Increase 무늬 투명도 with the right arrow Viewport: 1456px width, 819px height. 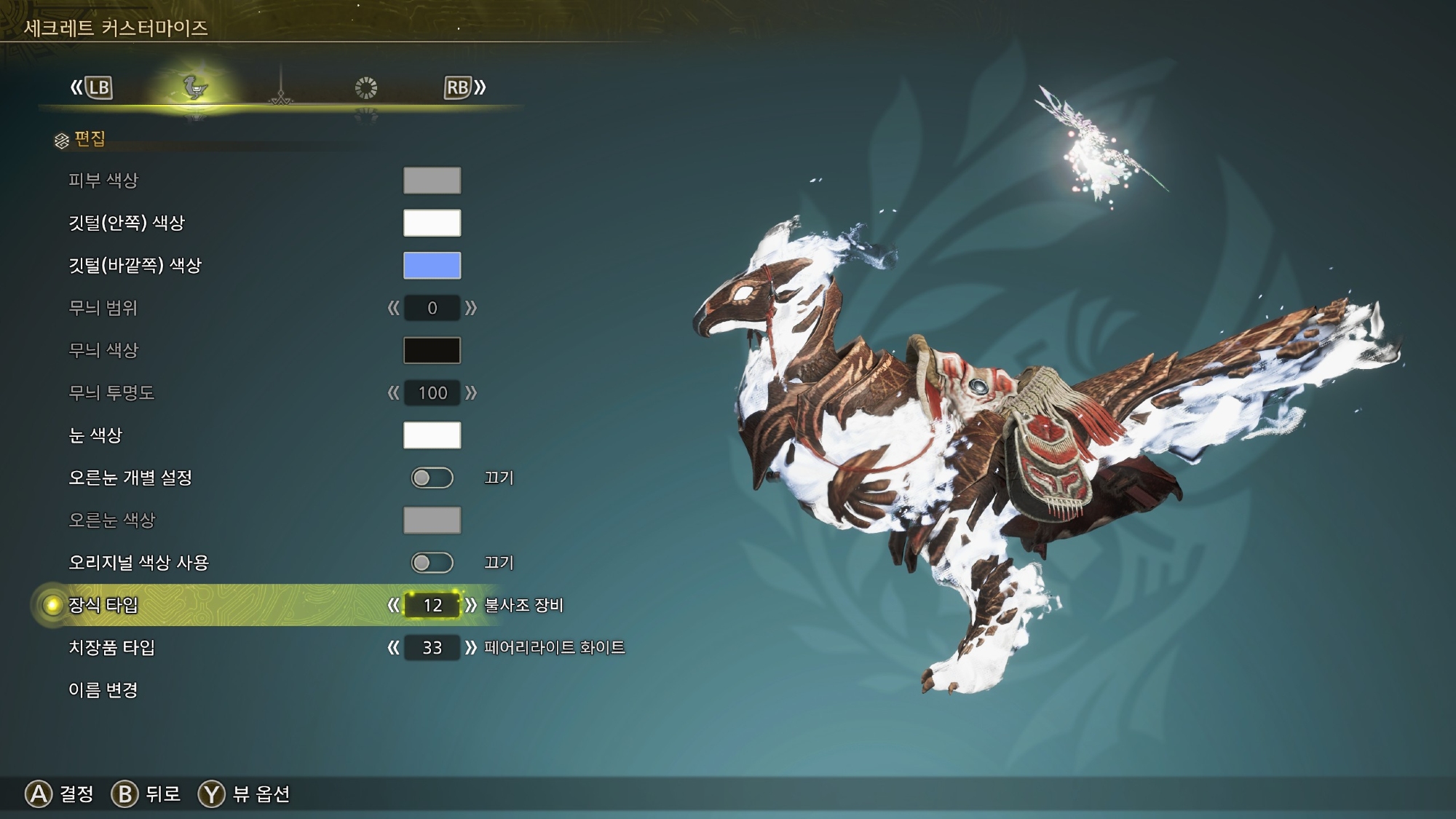click(x=471, y=393)
